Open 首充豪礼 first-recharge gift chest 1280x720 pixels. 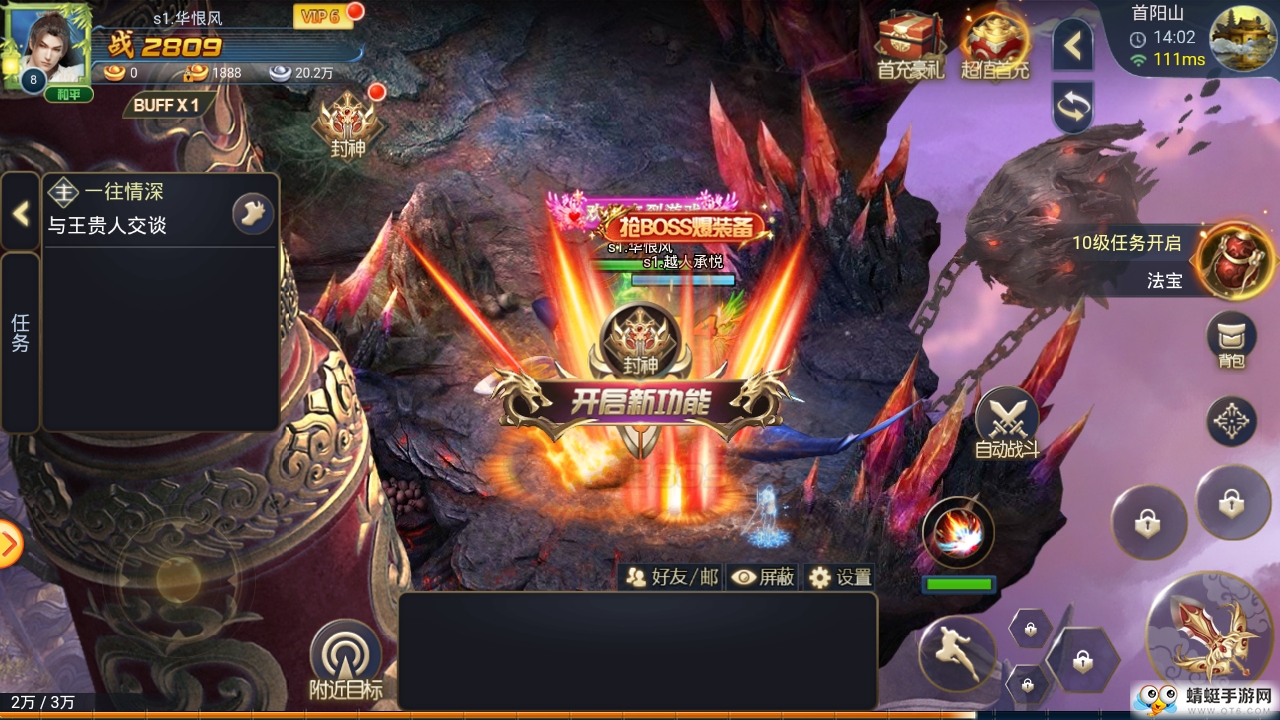pyautogui.click(x=910, y=46)
